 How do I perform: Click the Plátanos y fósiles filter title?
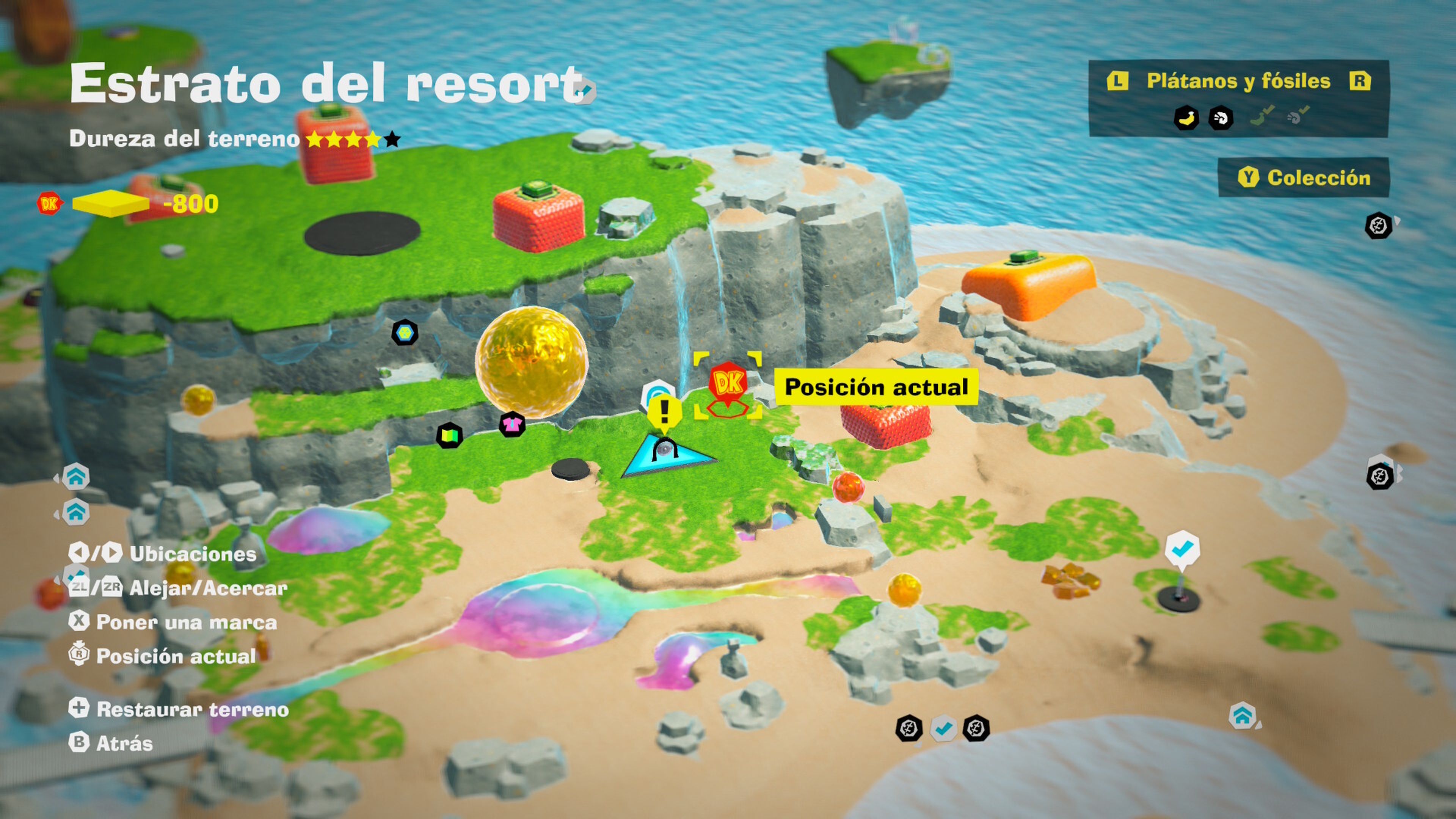point(1238,82)
